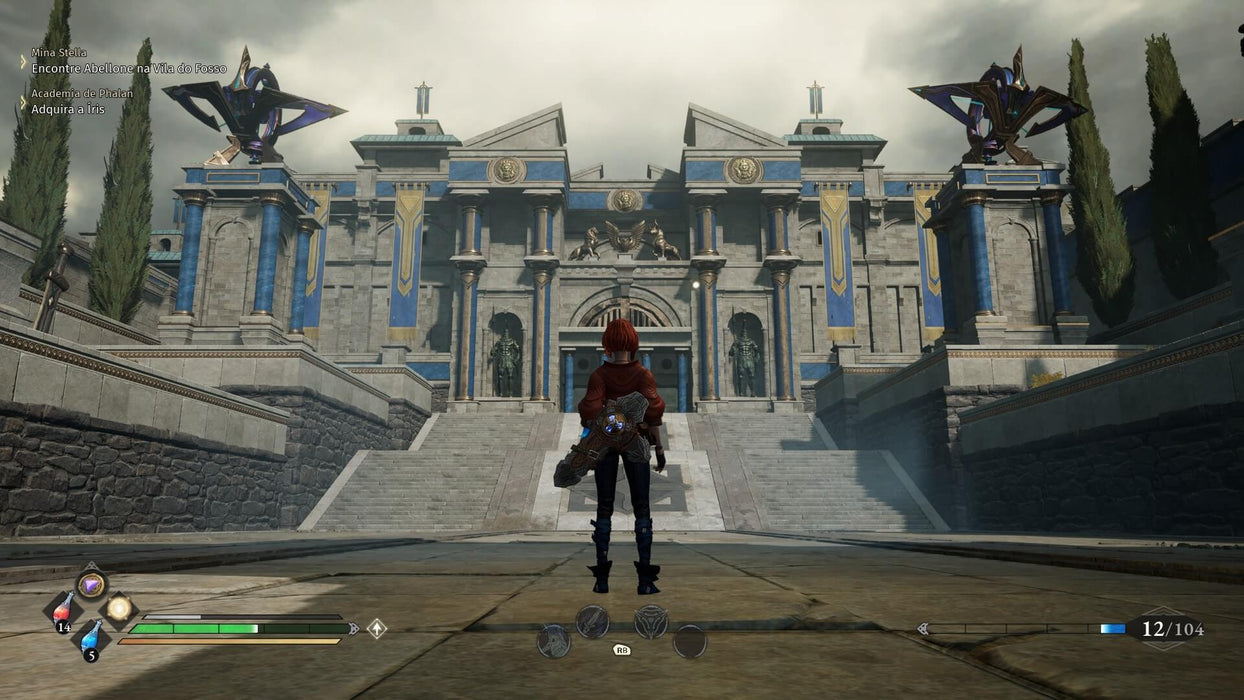The height and width of the screenshot is (700, 1244).
Task: Activate the sword skill icon
Action: pyautogui.click(x=592, y=621)
